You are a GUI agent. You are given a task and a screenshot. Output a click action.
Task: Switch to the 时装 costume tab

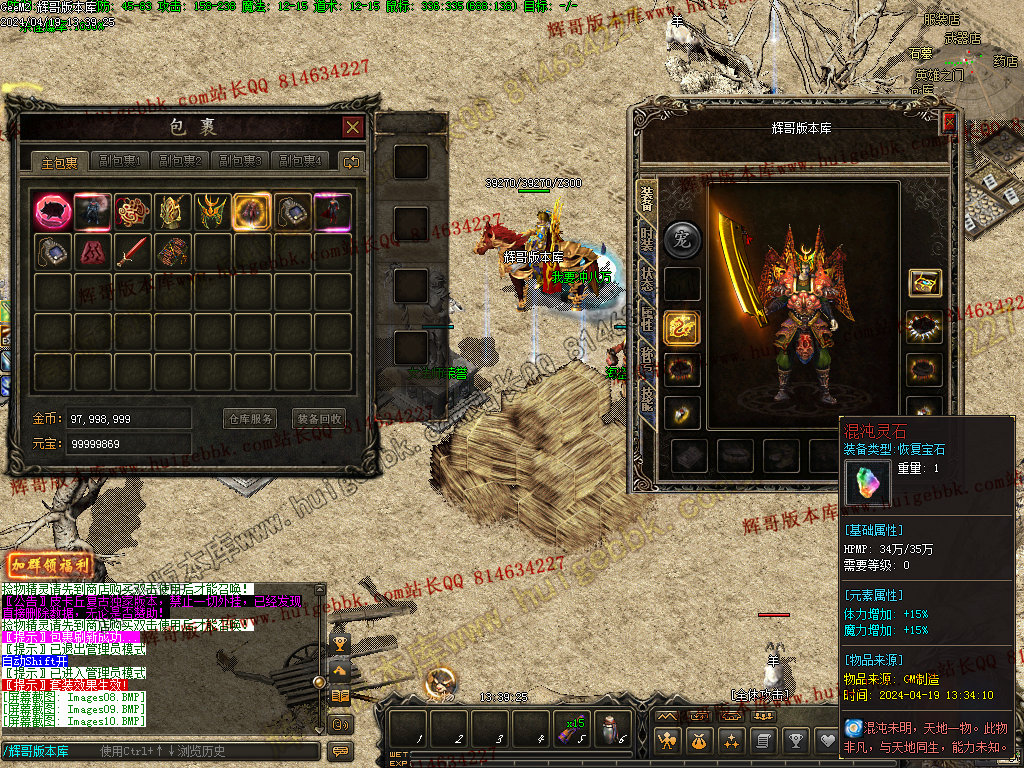click(x=648, y=239)
